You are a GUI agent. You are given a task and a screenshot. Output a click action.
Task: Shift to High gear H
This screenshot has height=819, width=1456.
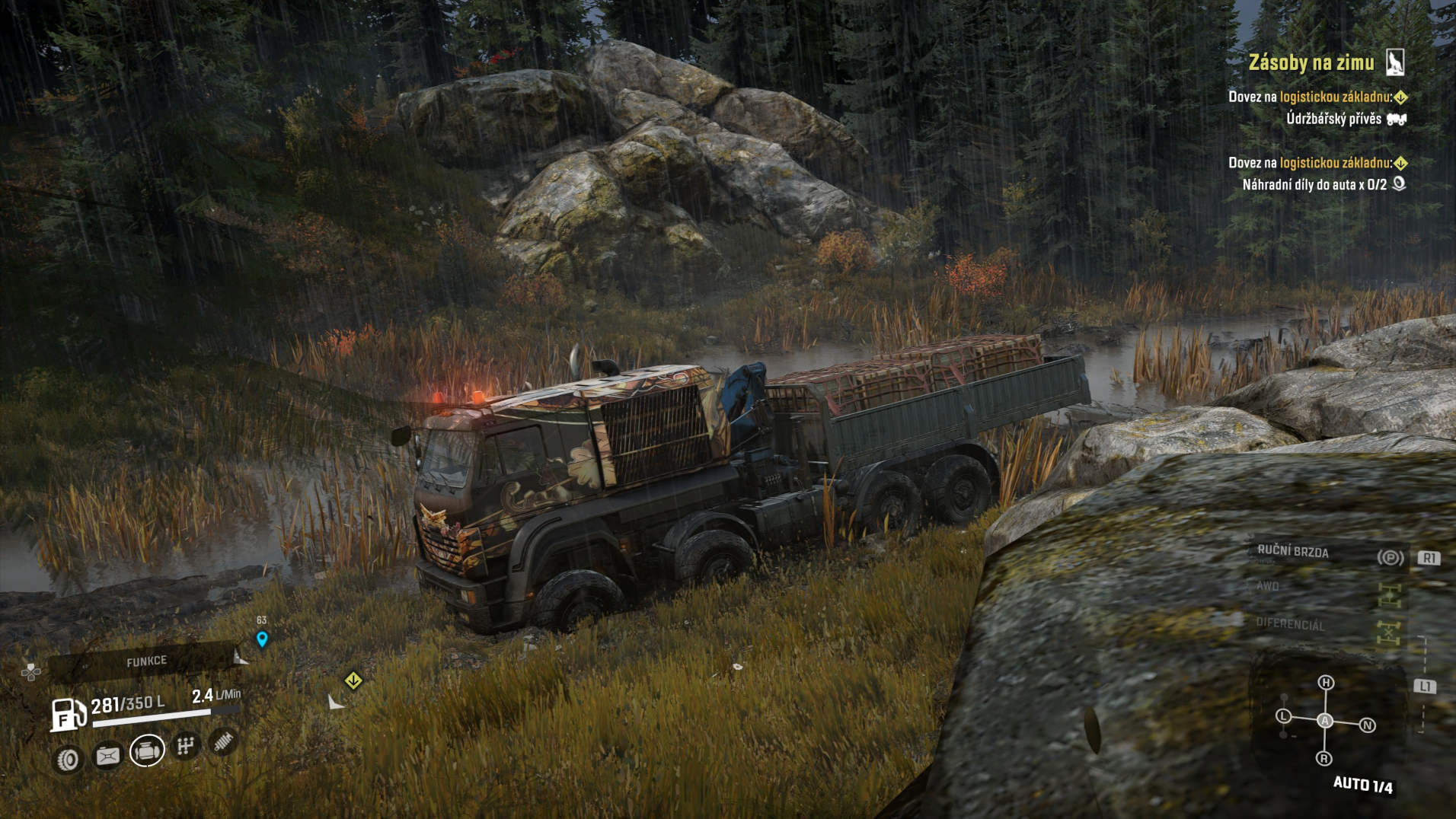tap(1326, 683)
